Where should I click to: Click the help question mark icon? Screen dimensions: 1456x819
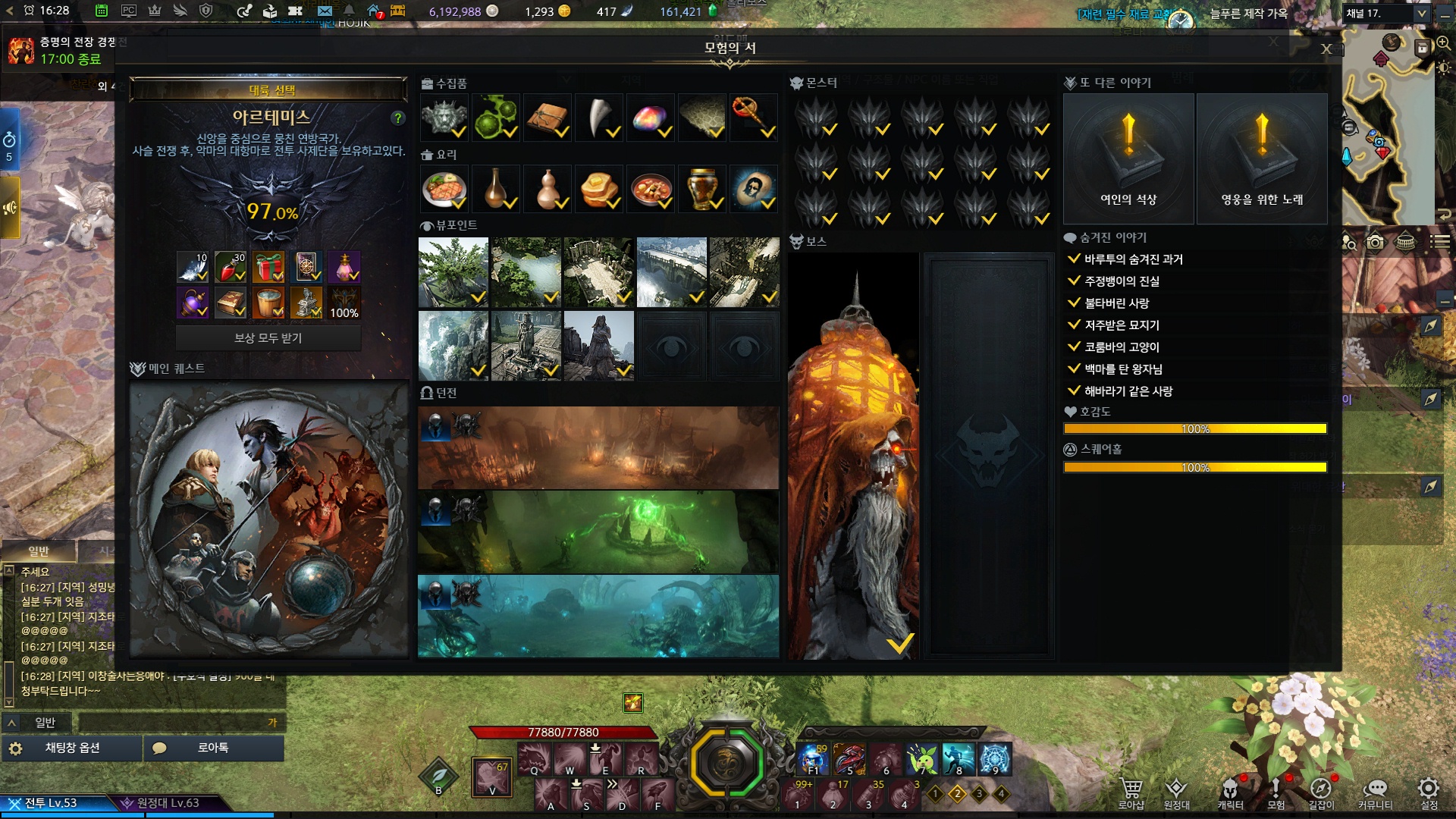397,118
